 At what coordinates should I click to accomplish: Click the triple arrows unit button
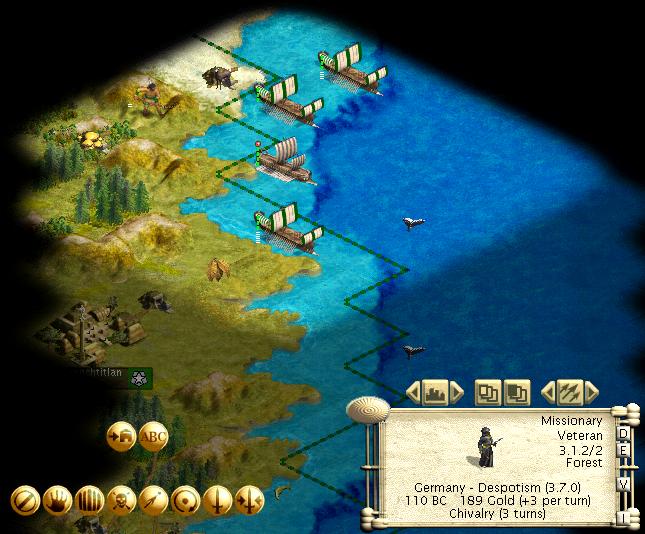coord(570,390)
